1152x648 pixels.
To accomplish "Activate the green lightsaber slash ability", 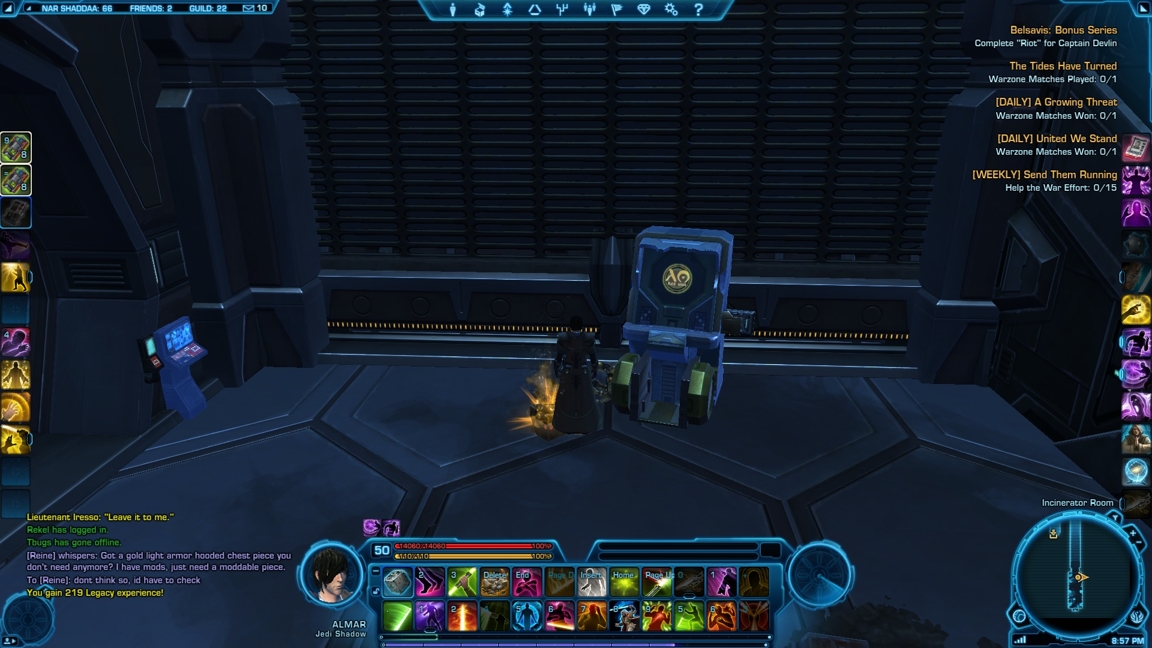I will pyautogui.click(x=398, y=615).
